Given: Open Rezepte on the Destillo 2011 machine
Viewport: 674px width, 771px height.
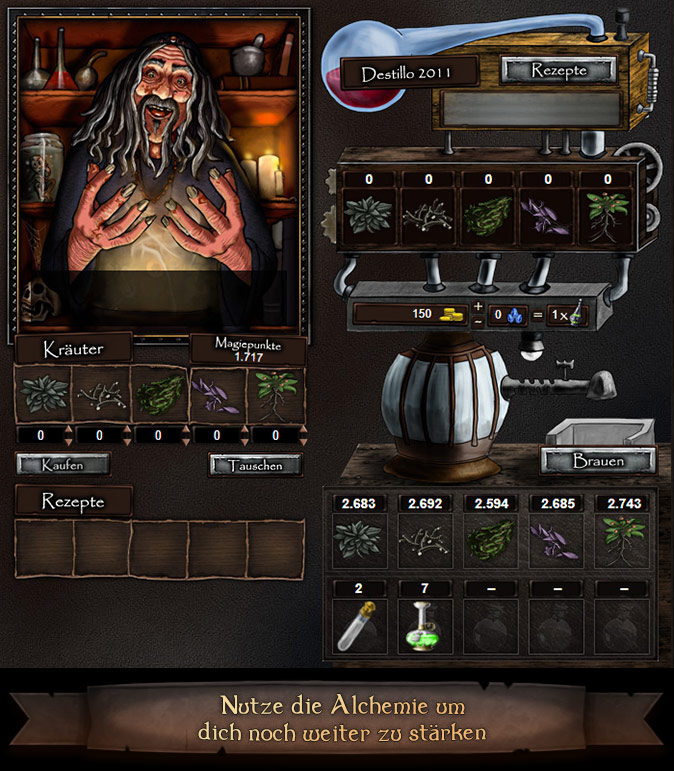Looking at the screenshot, I should tap(558, 70).
